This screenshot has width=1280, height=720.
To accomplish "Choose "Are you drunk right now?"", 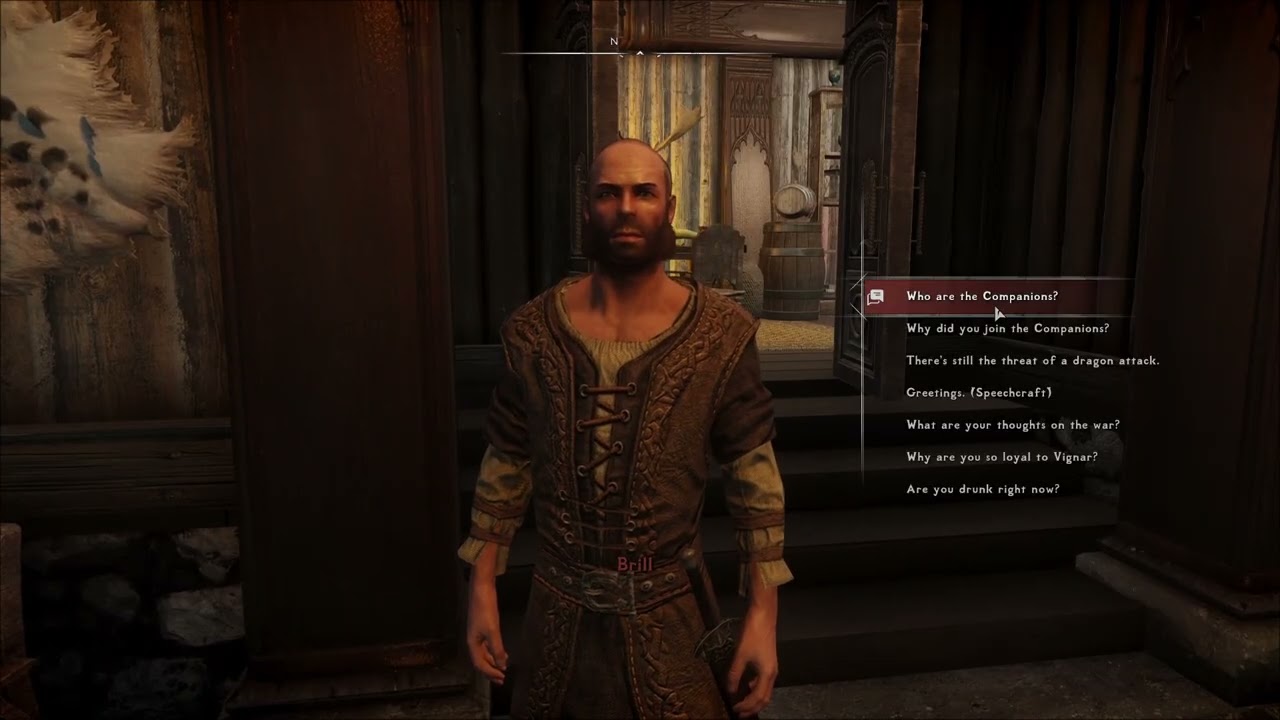I will (x=982, y=489).
